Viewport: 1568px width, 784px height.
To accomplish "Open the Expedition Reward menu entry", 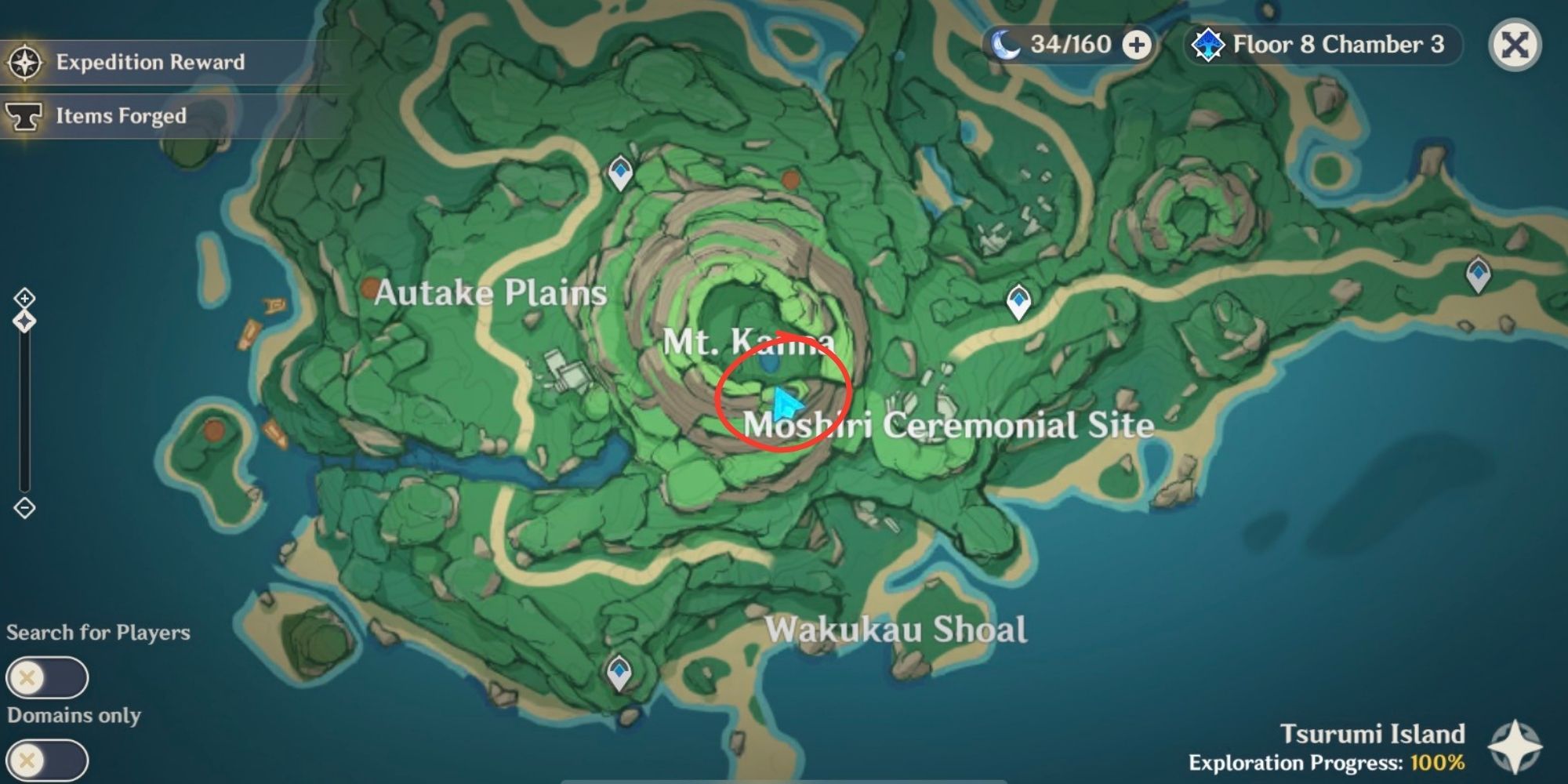I will click(149, 62).
